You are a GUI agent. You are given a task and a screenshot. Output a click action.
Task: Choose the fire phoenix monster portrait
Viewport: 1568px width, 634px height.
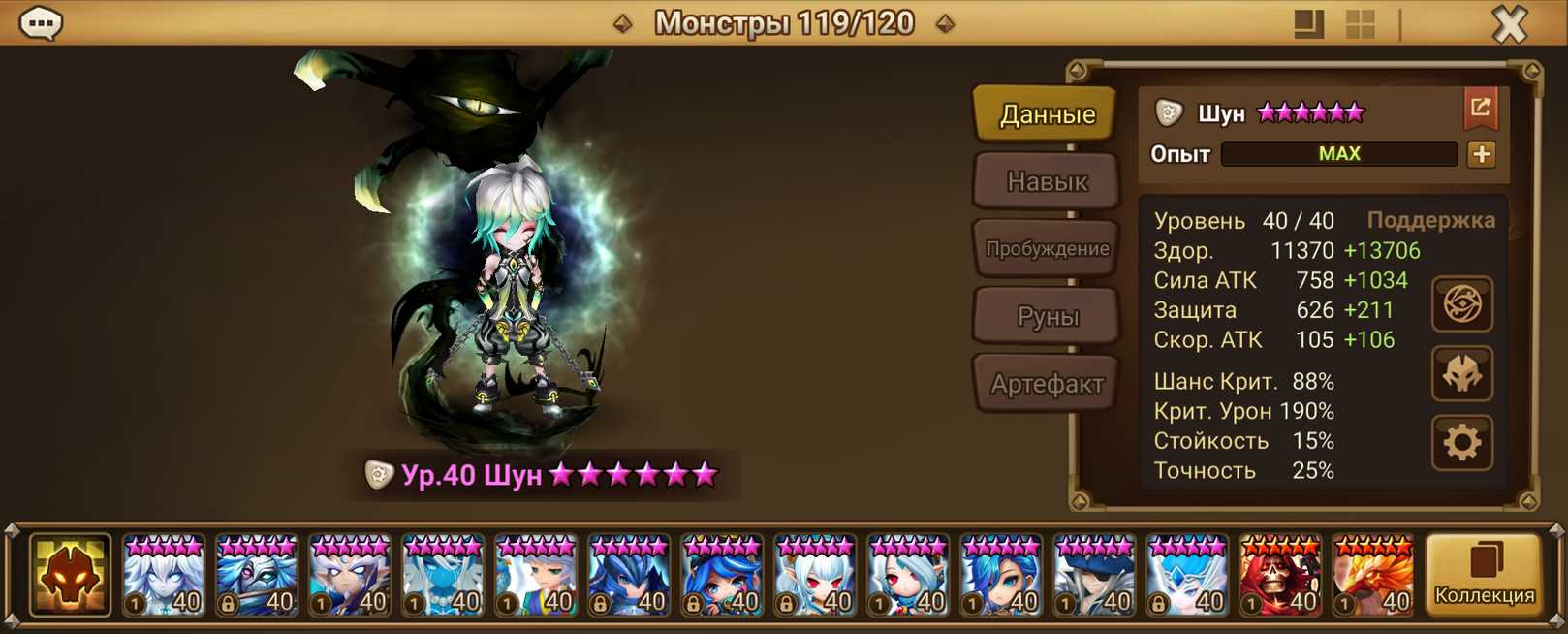[x=1372, y=576]
